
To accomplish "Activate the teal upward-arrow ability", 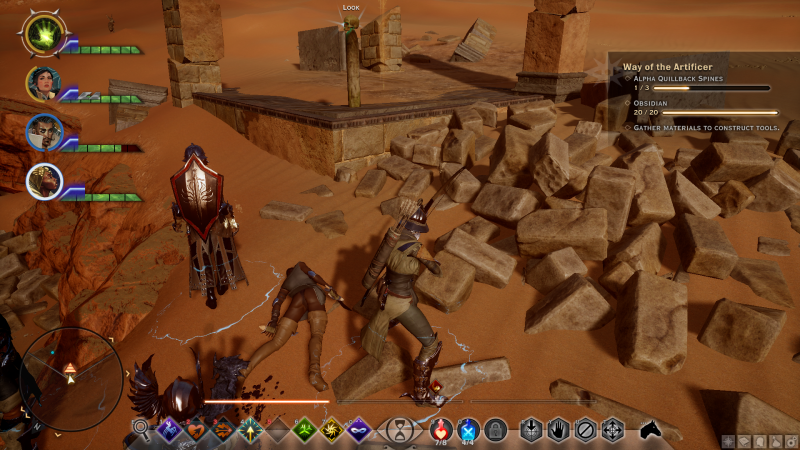I will coord(249,431).
